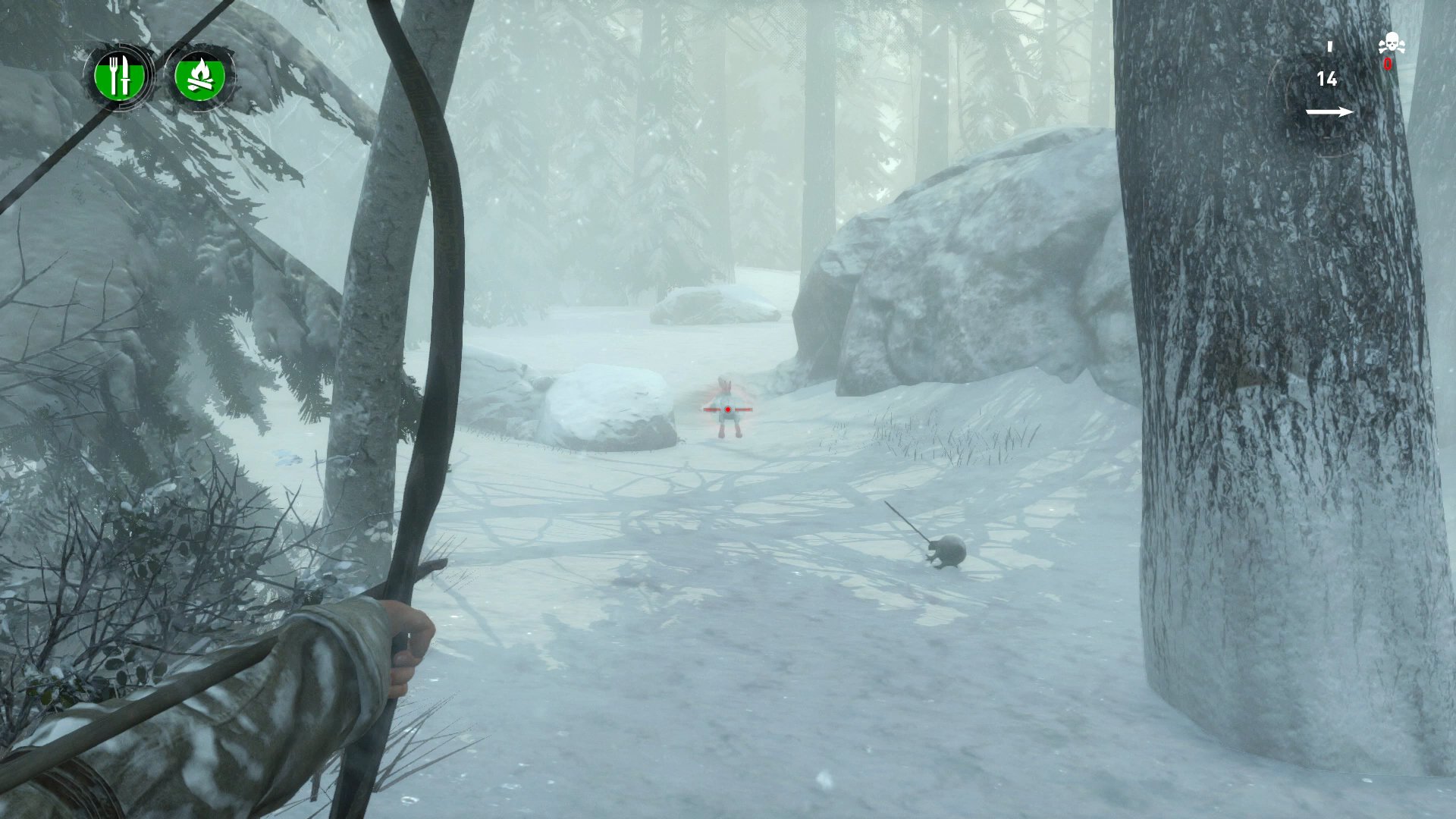Click the single arrow nocked indicator above ammo count

click(1329, 47)
